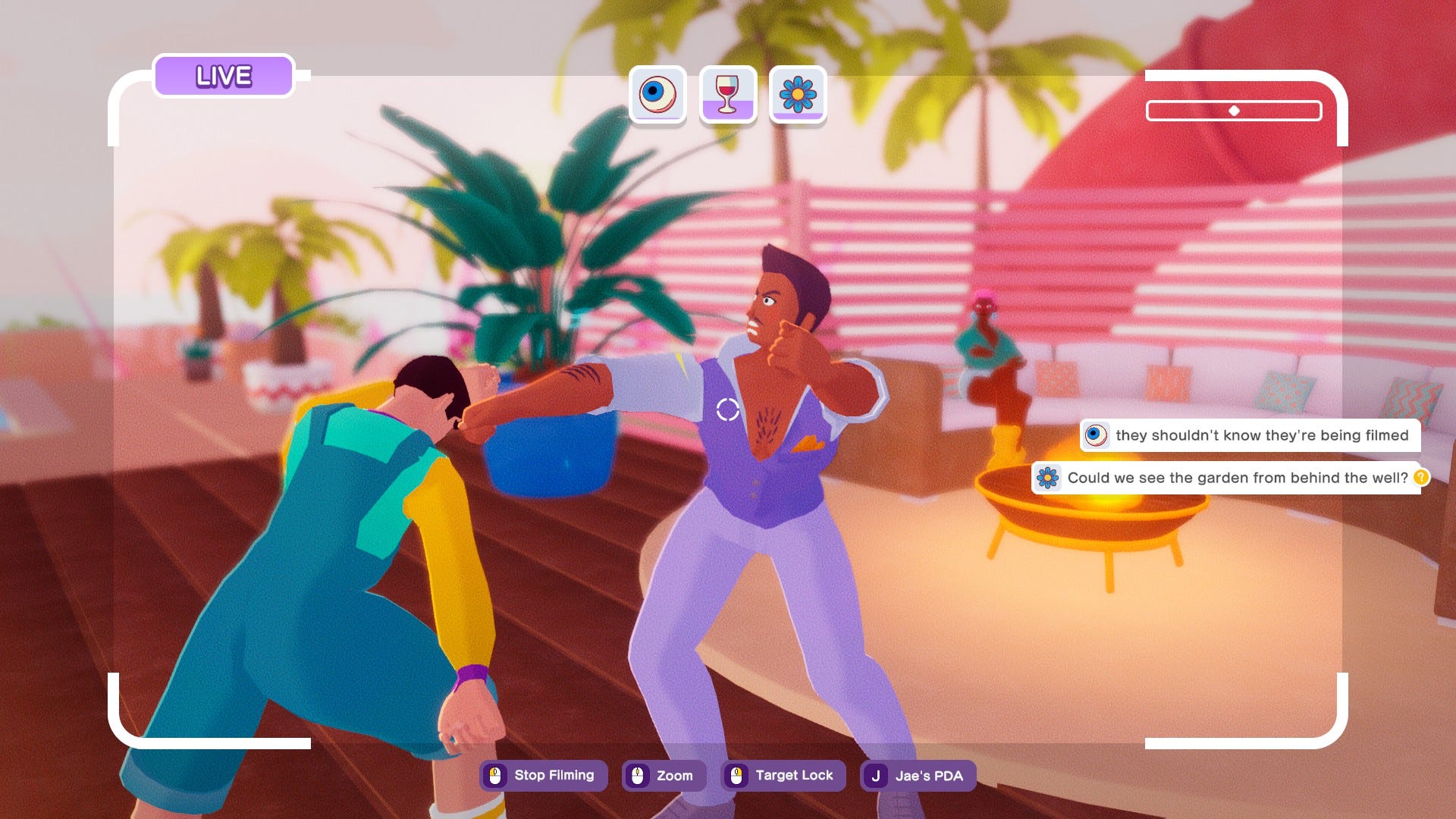Click the yellow question mark hint icon
1456x819 pixels.
tap(1421, 477)
